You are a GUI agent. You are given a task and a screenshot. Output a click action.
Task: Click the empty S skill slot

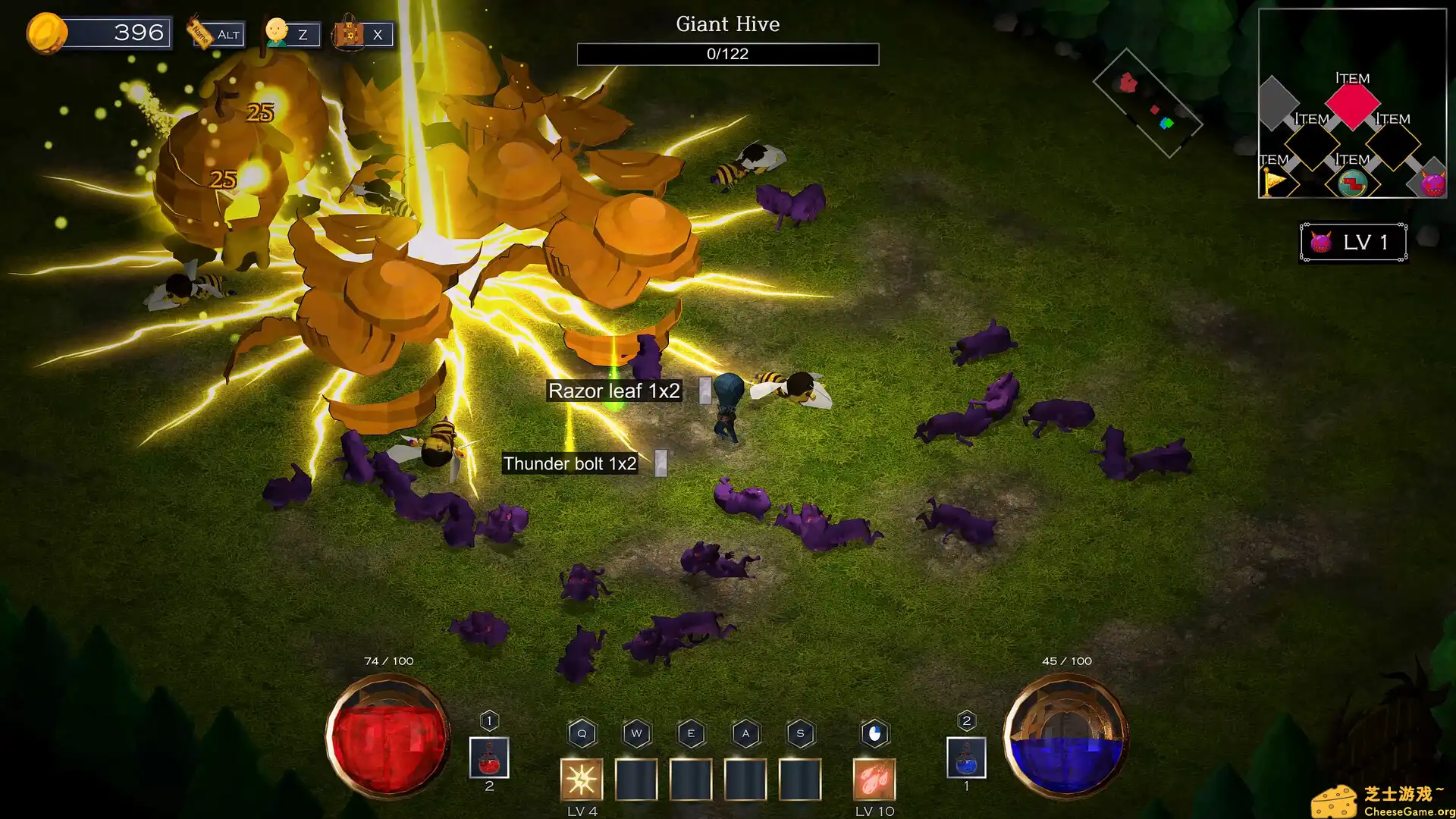(x=799, y=780)
